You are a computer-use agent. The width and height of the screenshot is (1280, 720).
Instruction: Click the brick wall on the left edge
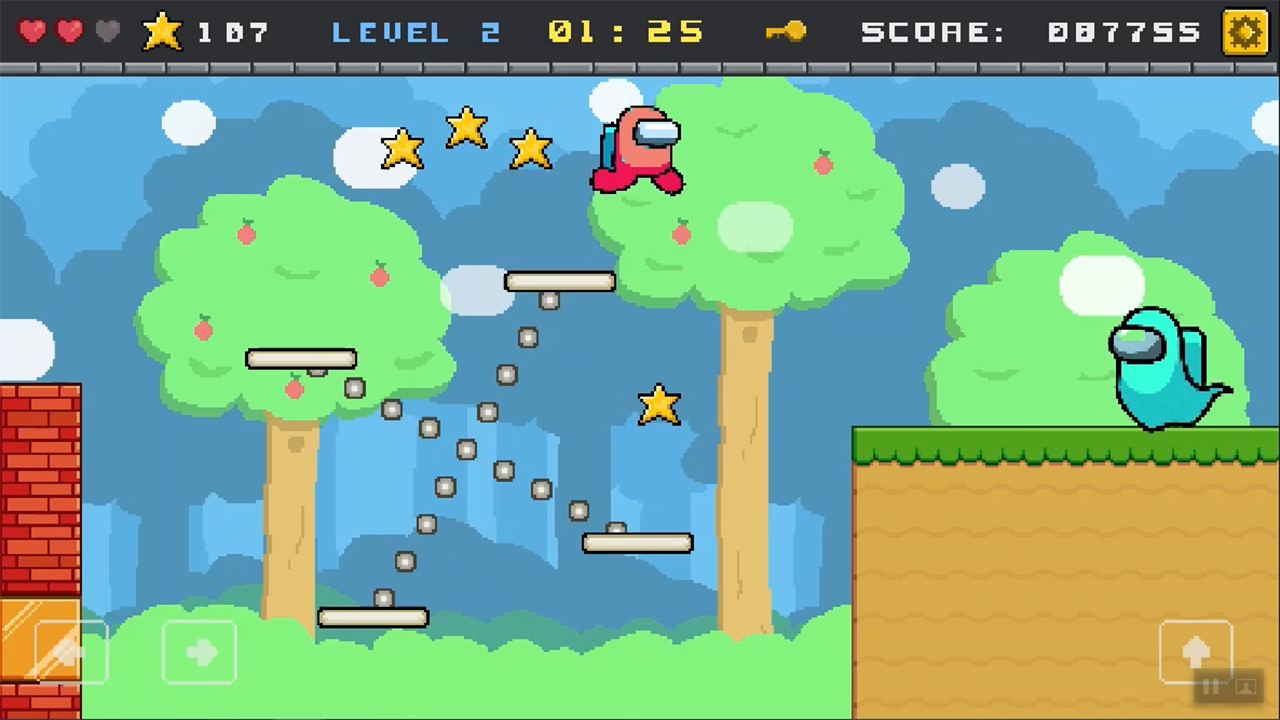point(40,490)
